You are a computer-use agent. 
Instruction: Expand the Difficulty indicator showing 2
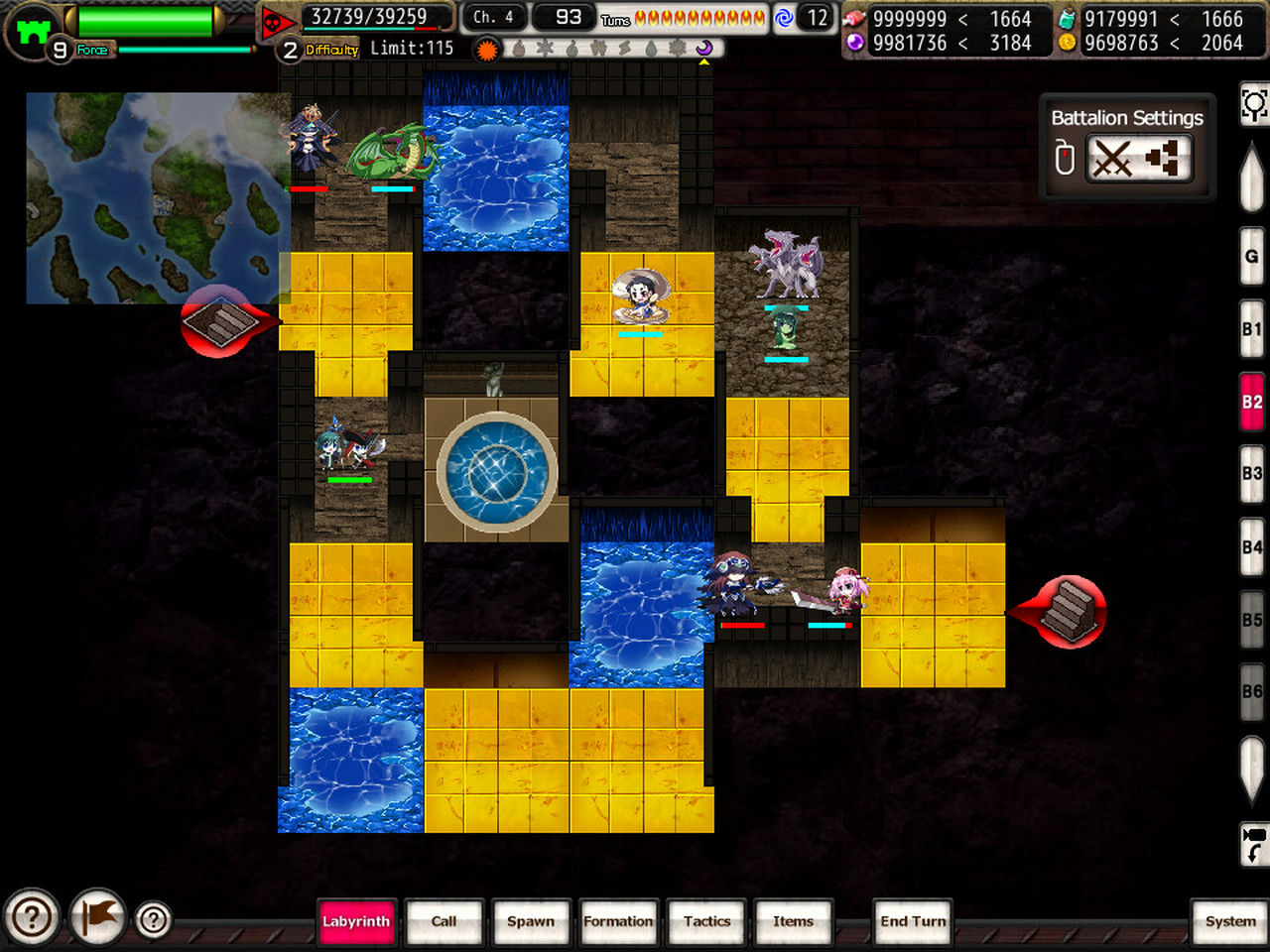289,49
